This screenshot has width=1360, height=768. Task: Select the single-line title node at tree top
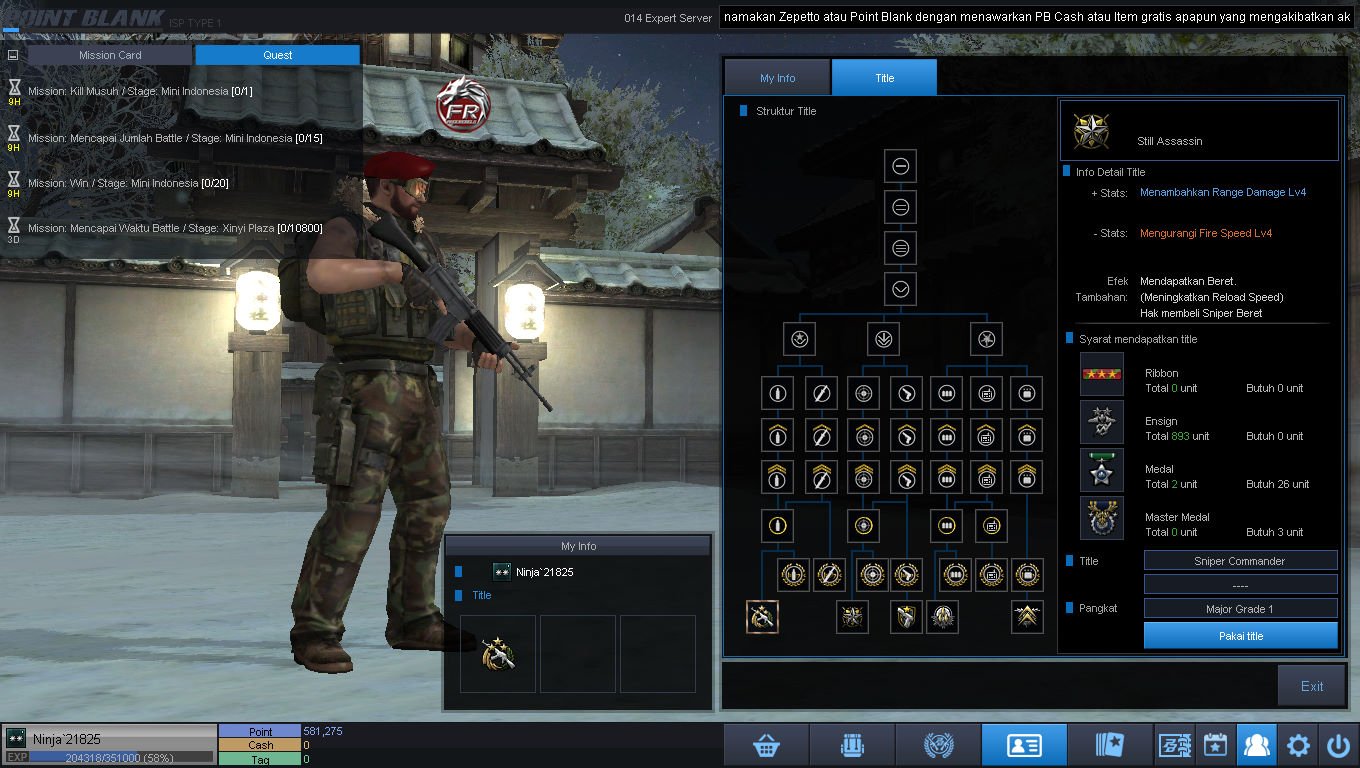click(x=900, y=166)
